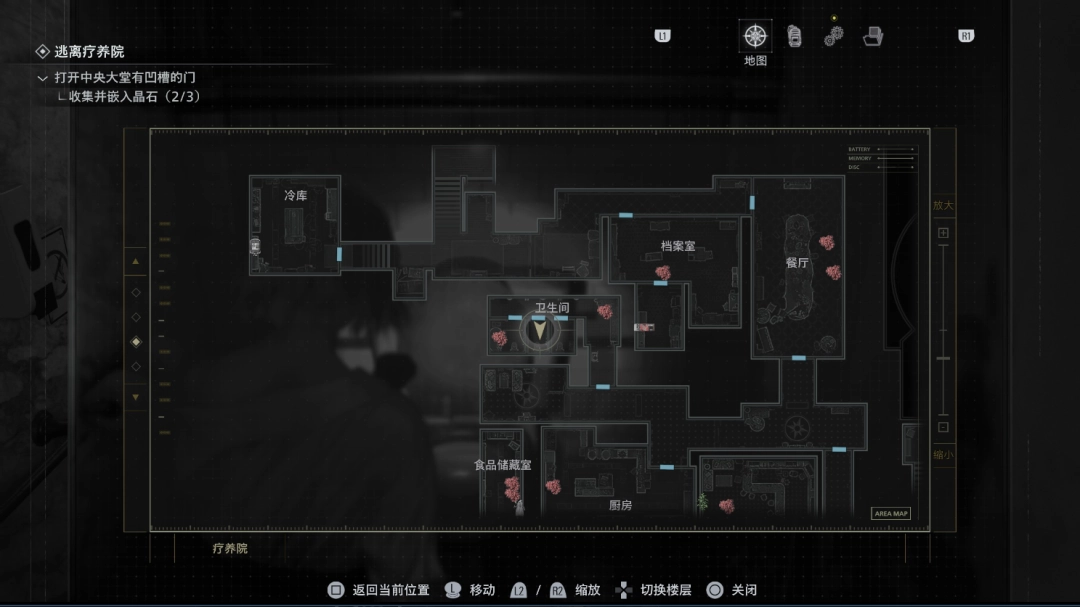Select the 冷库 room on the map

(x=295, y=196)
